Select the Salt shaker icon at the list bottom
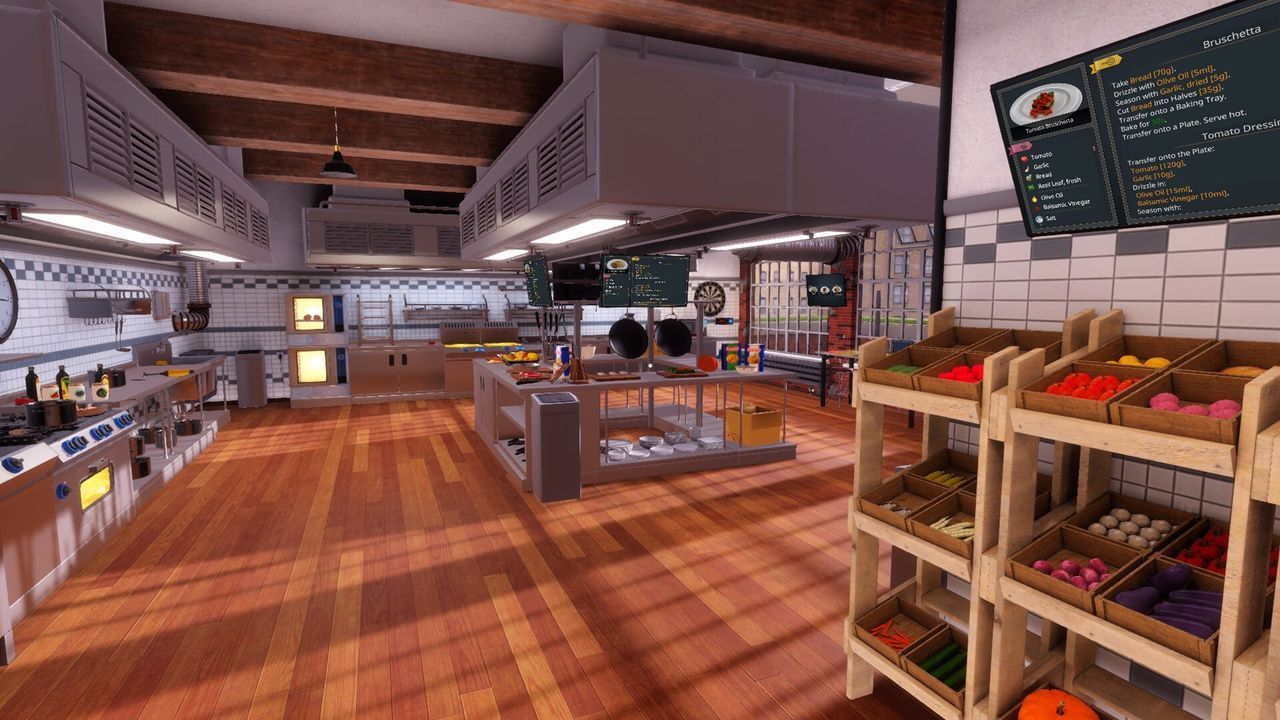Image resolution: width=1280 pixels, height=720 pixels. click(x=1038, y=218)
